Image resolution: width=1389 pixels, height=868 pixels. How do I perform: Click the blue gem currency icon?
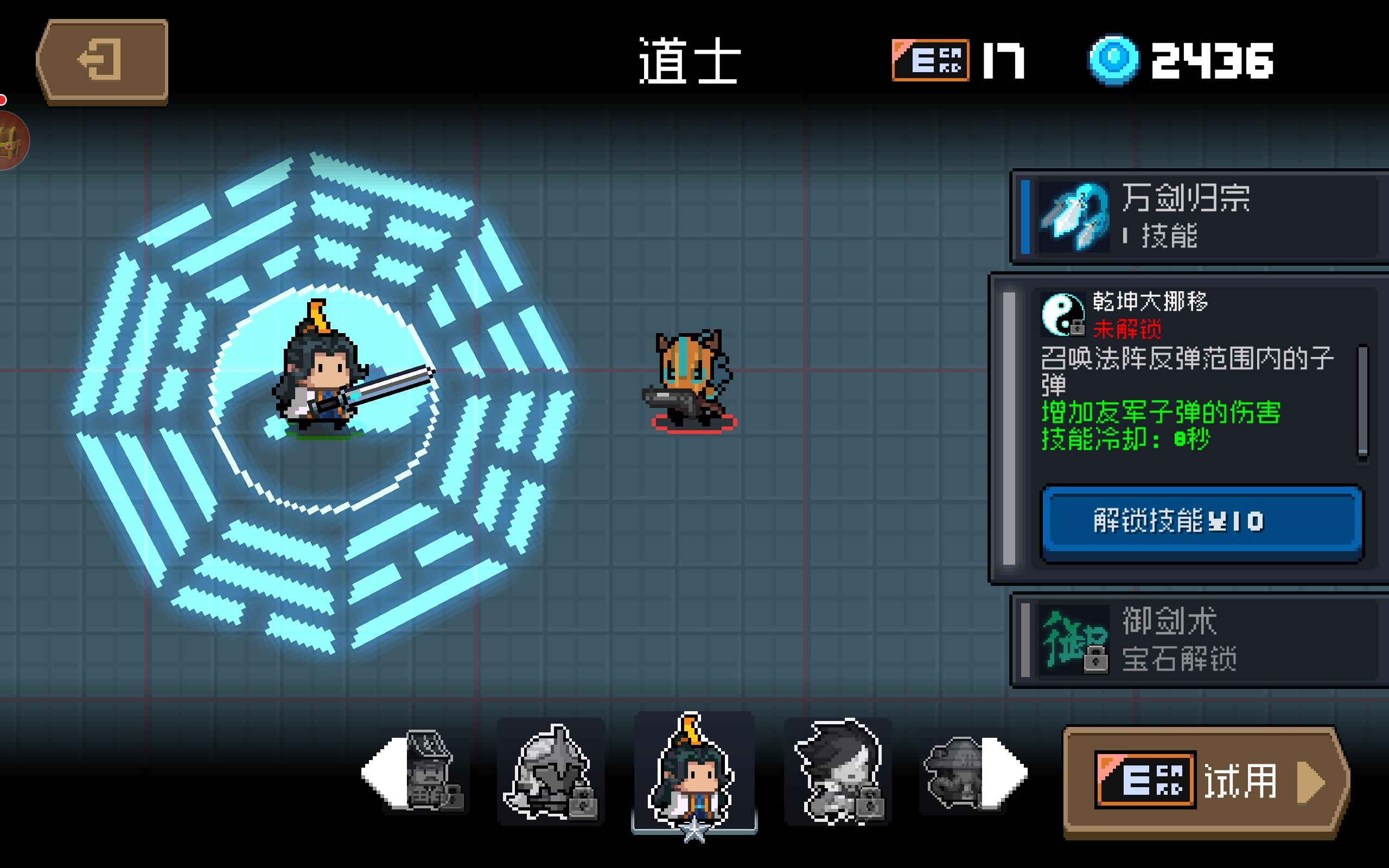click(x=1113, y=61)
